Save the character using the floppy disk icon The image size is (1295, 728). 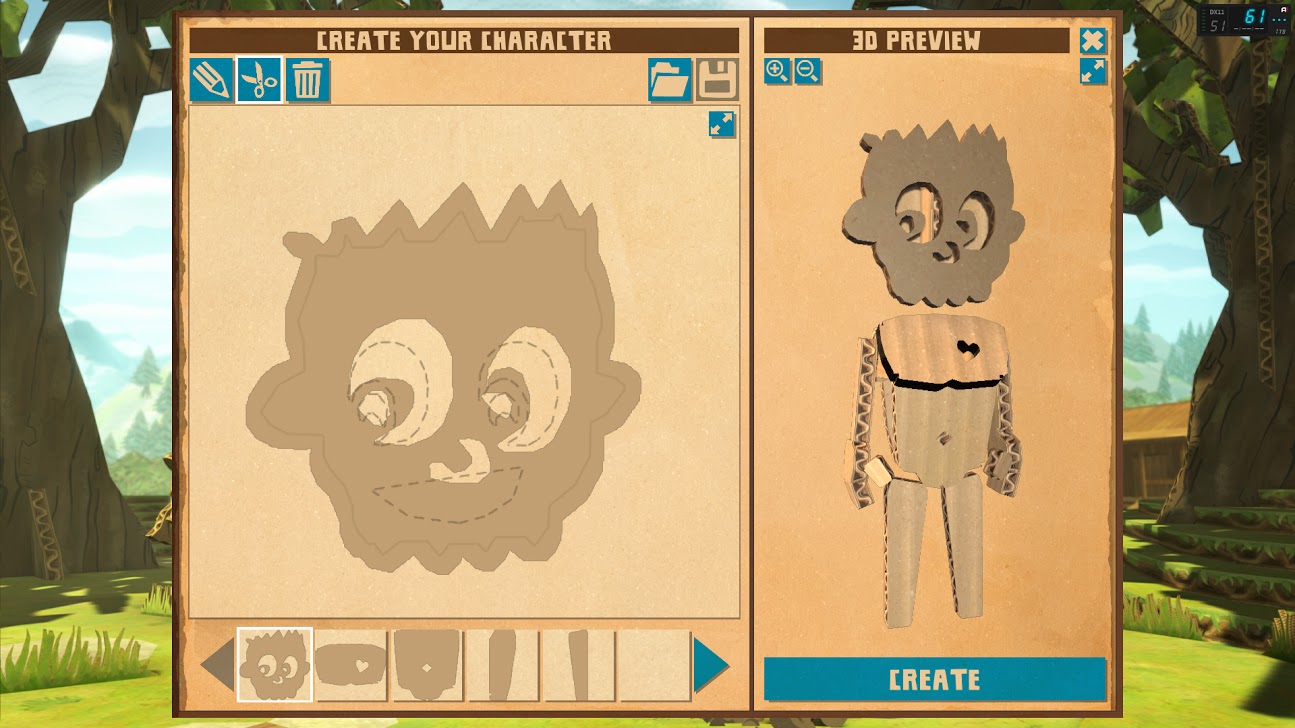718,80
